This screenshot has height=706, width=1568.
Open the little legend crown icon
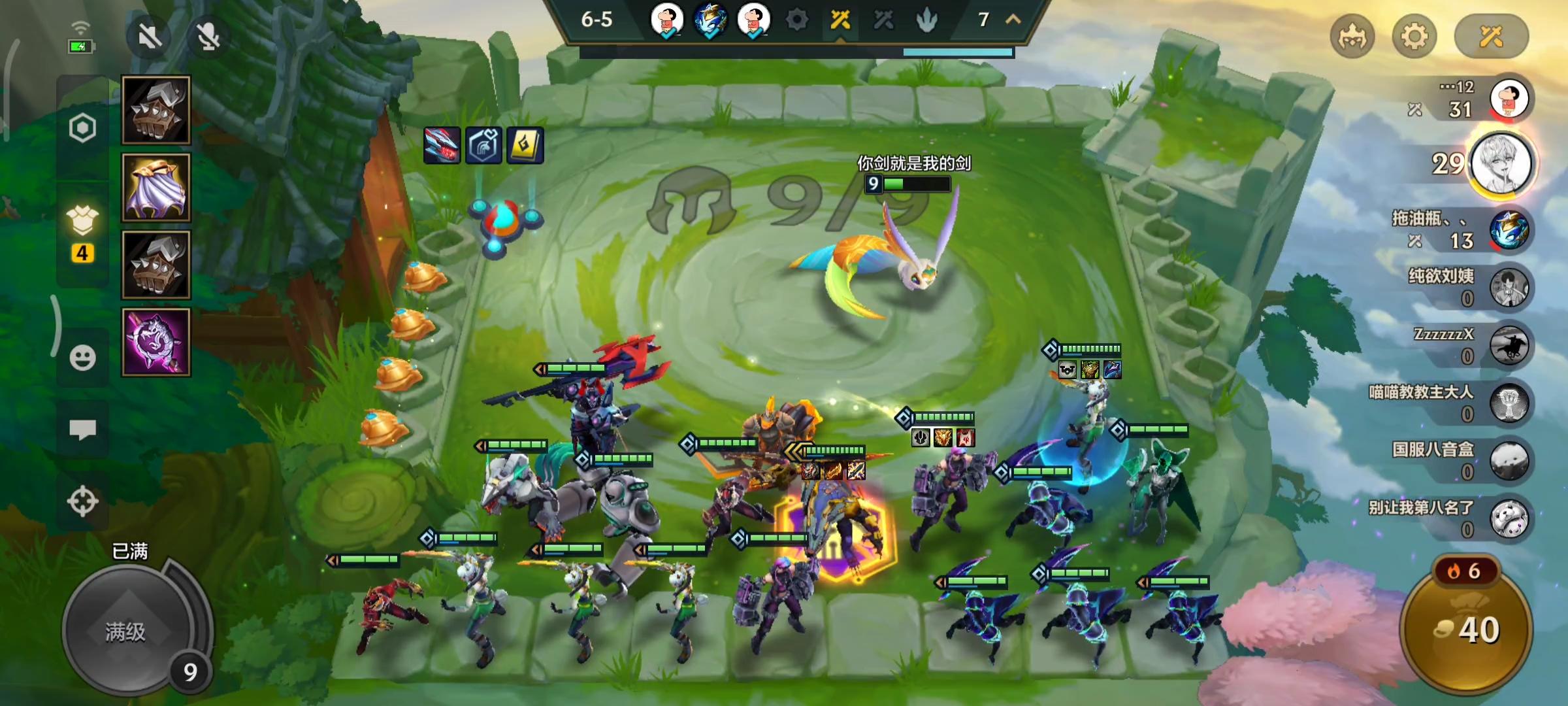(x=1352, y=36)
